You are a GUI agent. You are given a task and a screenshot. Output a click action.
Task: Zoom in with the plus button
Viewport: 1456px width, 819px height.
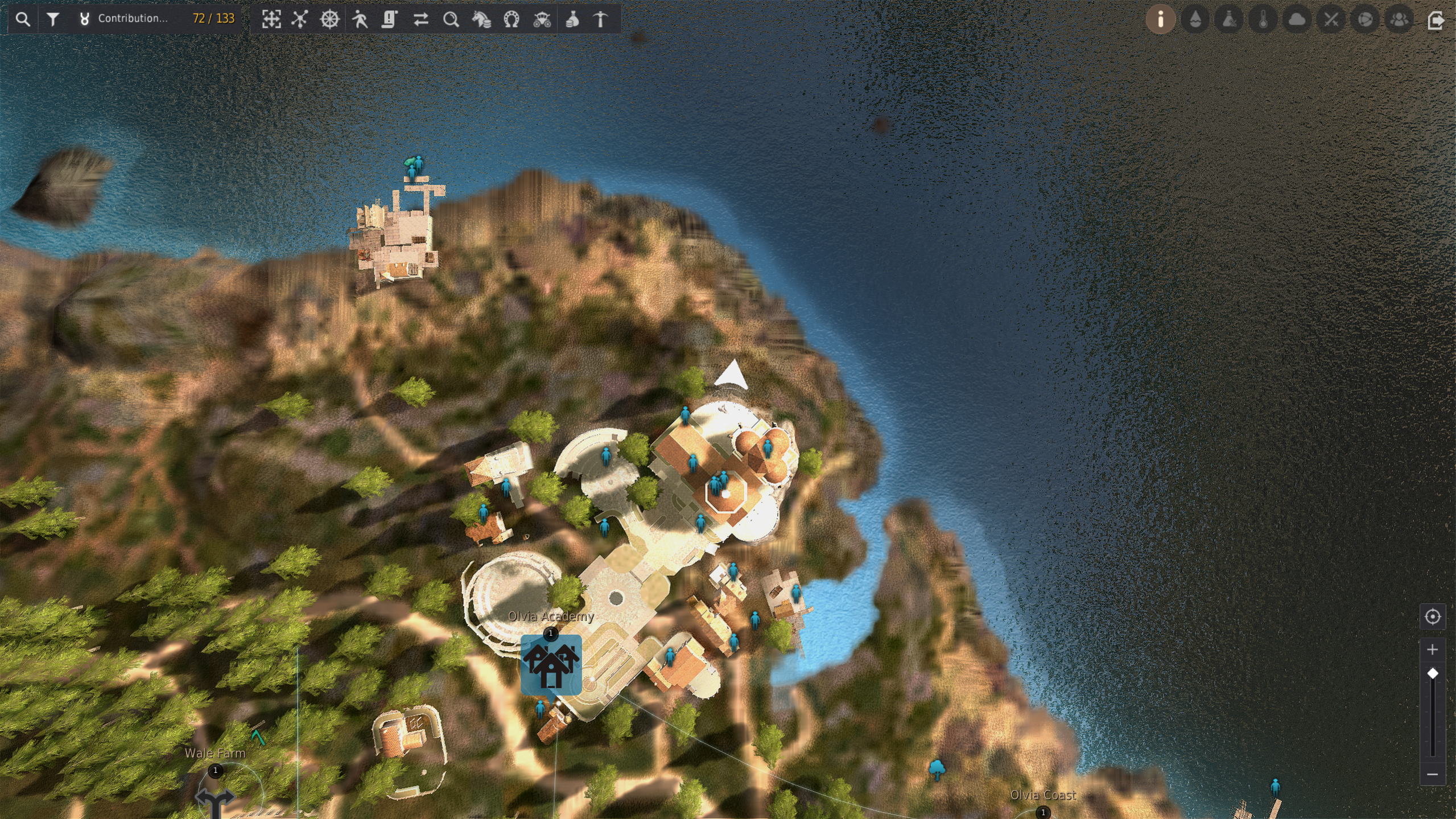(x=1432, y=649)
